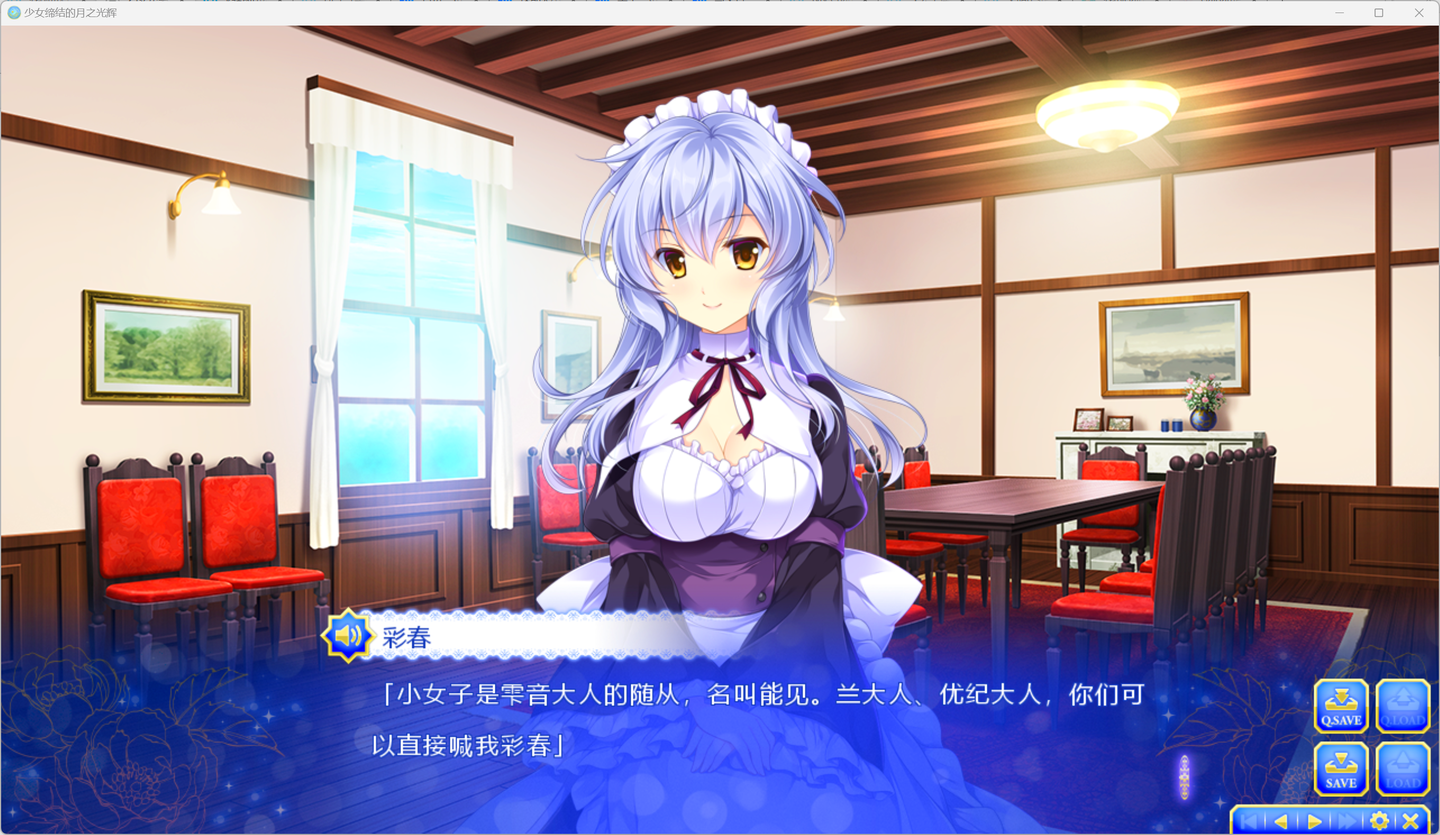Image resolution: width=1440 pixels, height=835 pixels.
Task: Open the load screen with the LOAD icon
Action: click(x=1402, y=770)
